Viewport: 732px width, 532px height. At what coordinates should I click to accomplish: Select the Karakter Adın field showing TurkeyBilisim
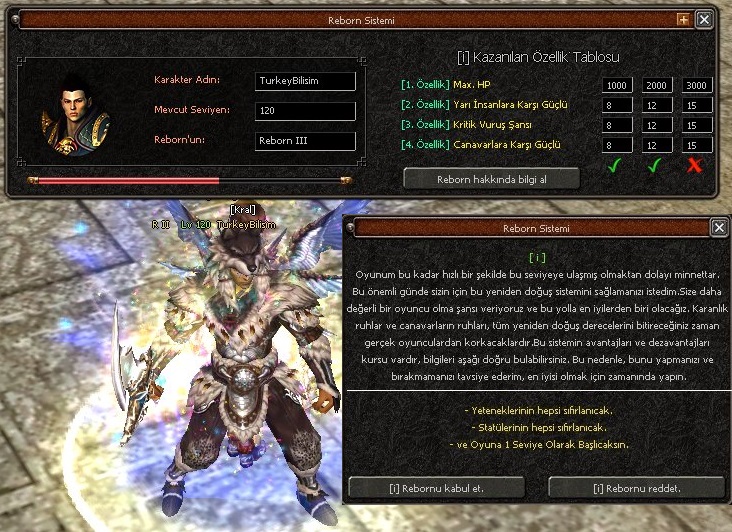306,81
